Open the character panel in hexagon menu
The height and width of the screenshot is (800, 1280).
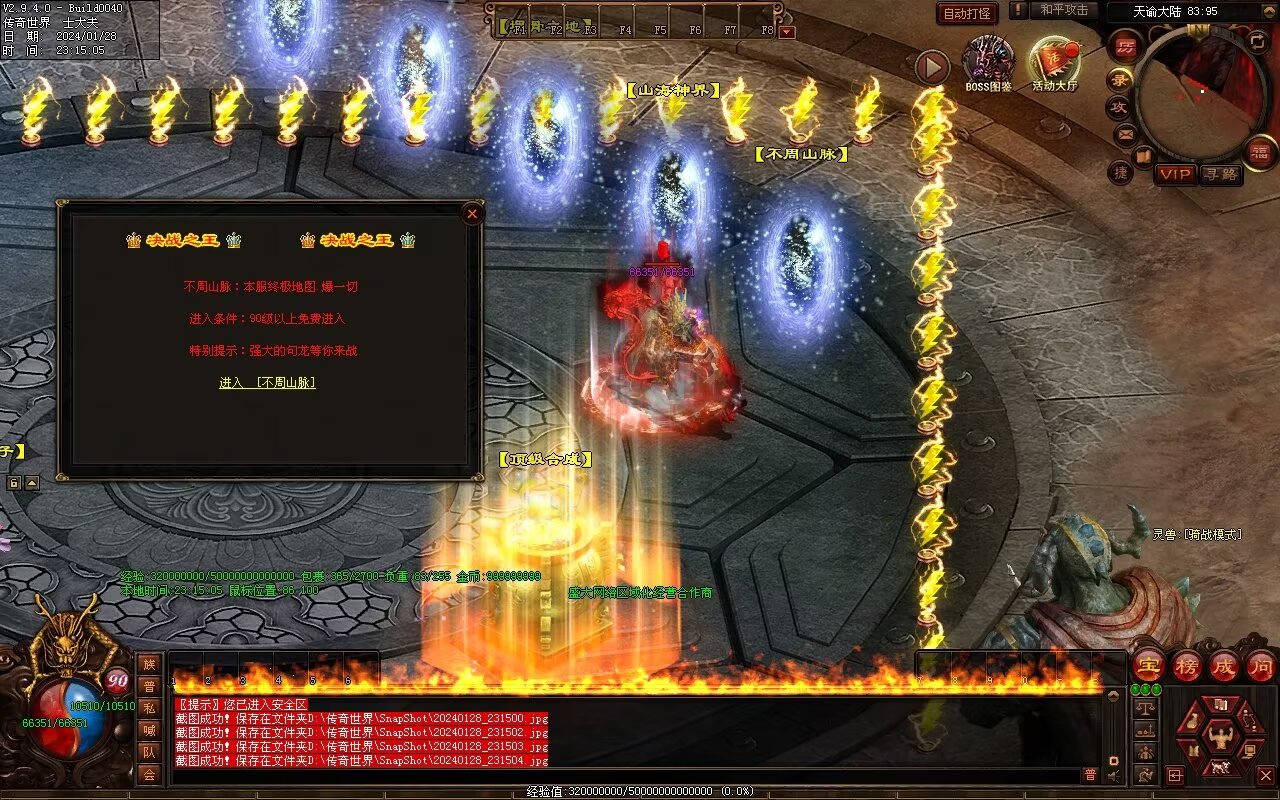pos(1219,738)
